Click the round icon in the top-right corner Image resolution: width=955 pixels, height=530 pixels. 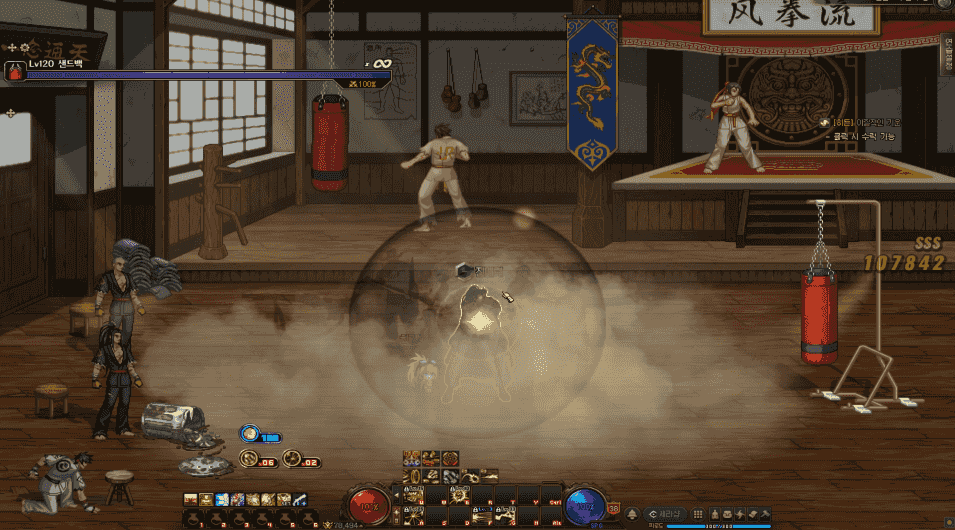coord(945,6)
